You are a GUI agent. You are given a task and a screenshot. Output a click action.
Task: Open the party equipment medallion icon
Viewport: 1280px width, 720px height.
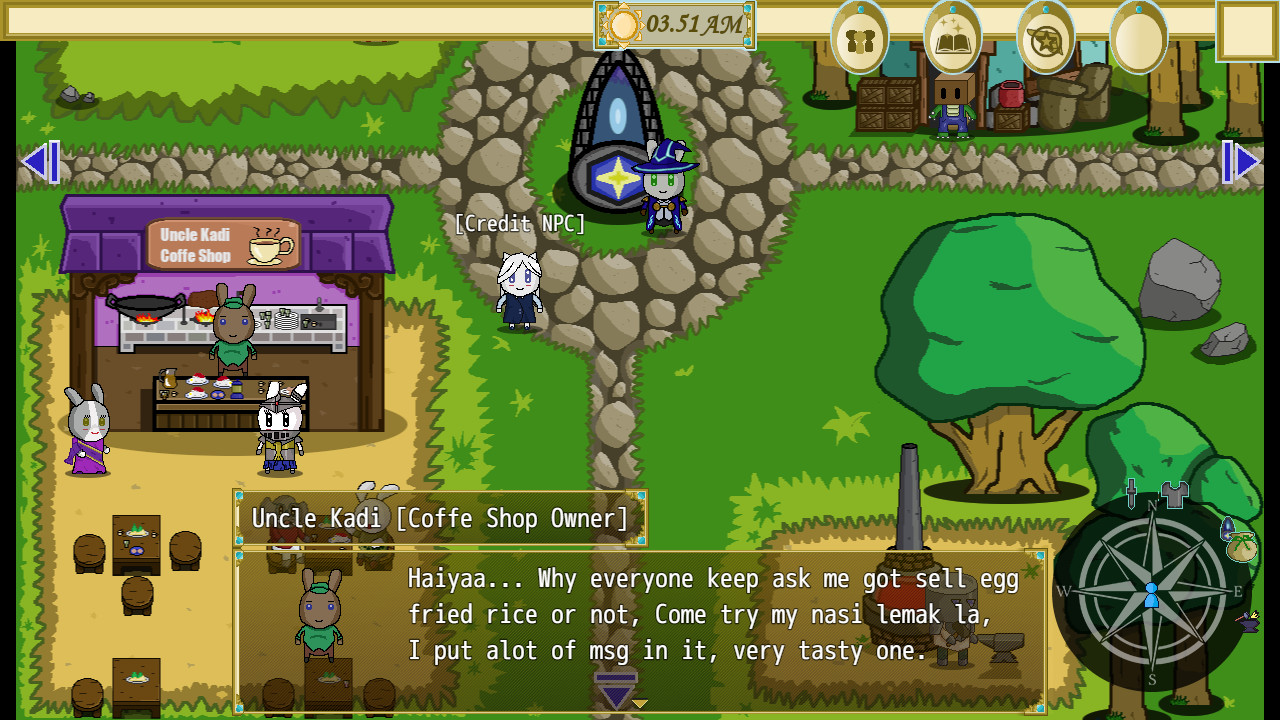tap(858, 38)
